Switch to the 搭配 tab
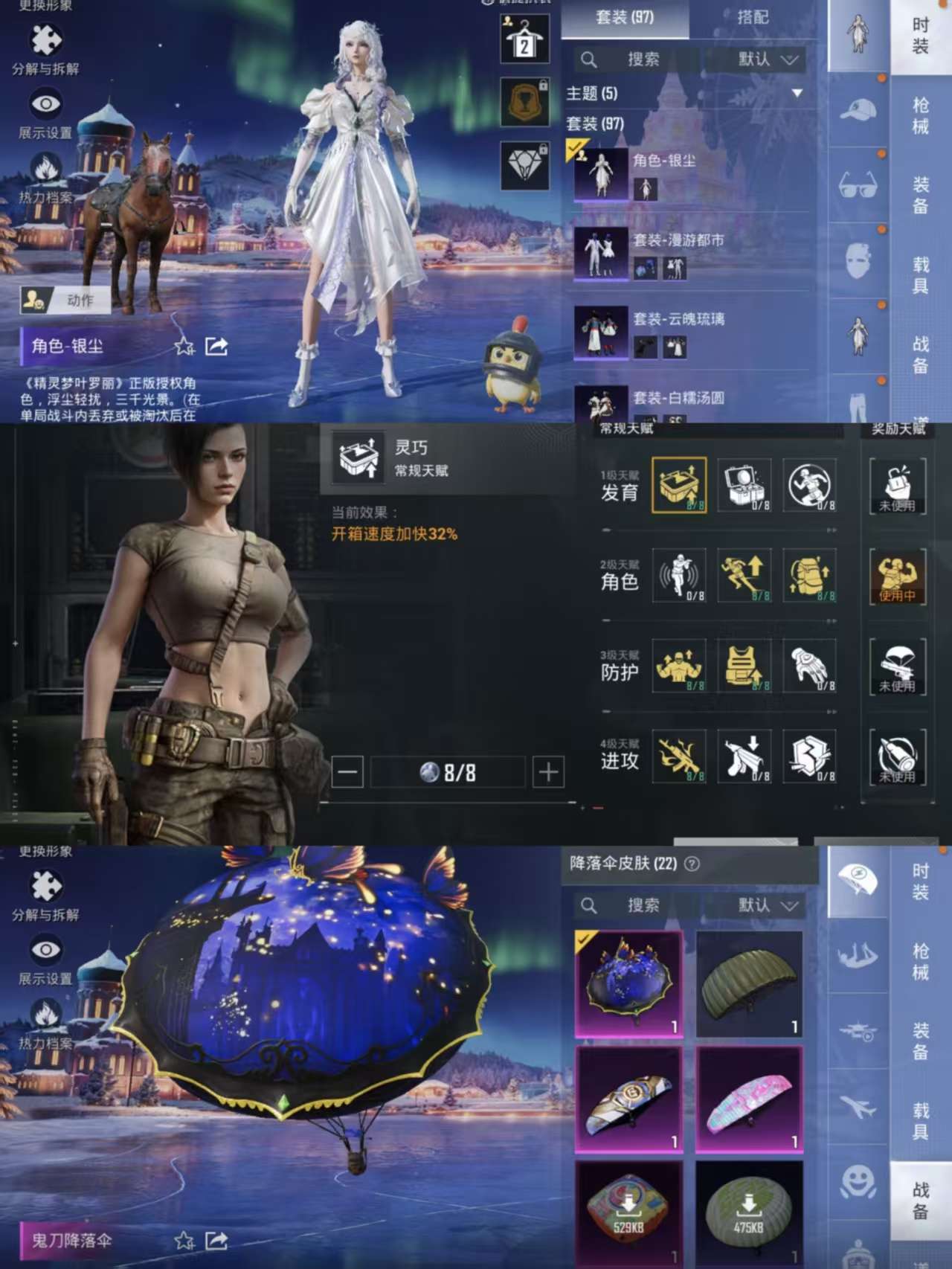This screenshot has height=1269, width=952. [752, 17]
